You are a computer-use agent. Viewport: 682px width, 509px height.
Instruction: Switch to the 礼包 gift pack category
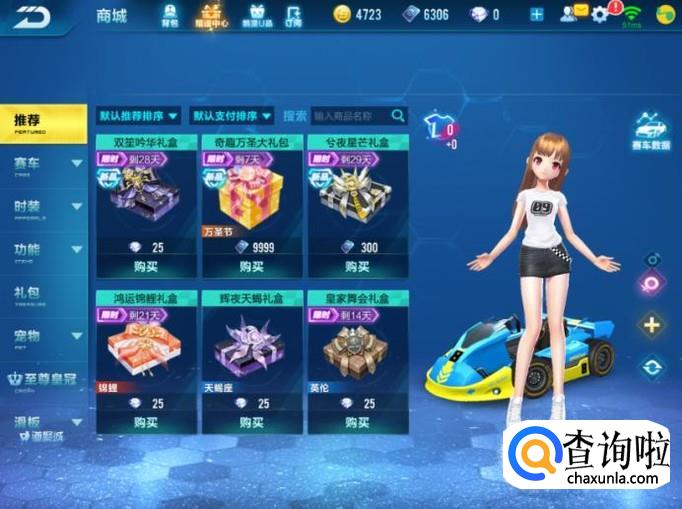pyautogui.click(x=40, y=293)
